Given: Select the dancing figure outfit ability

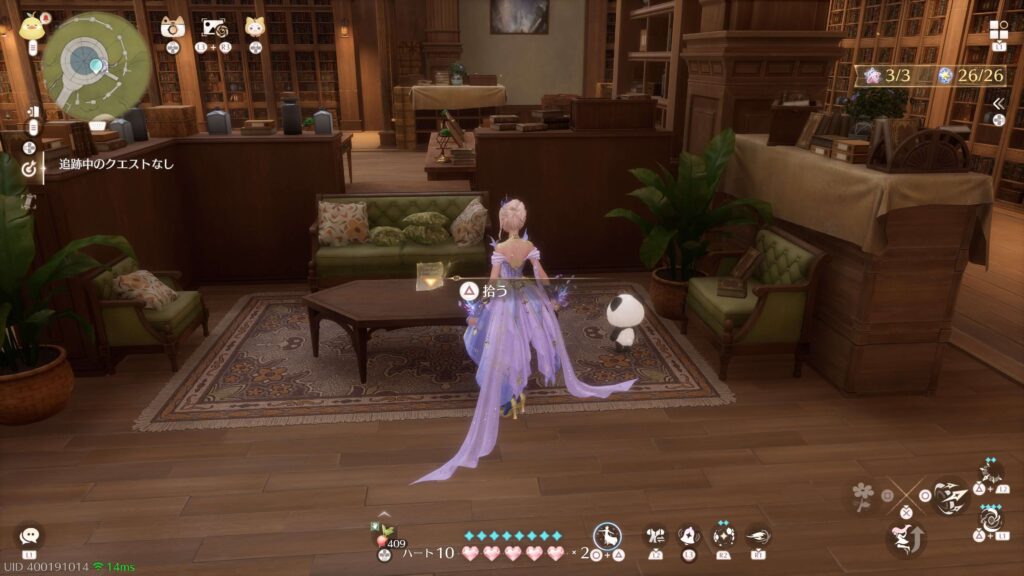Looking at the screenshot, I should pyautogui.click(x=607, y=536).
